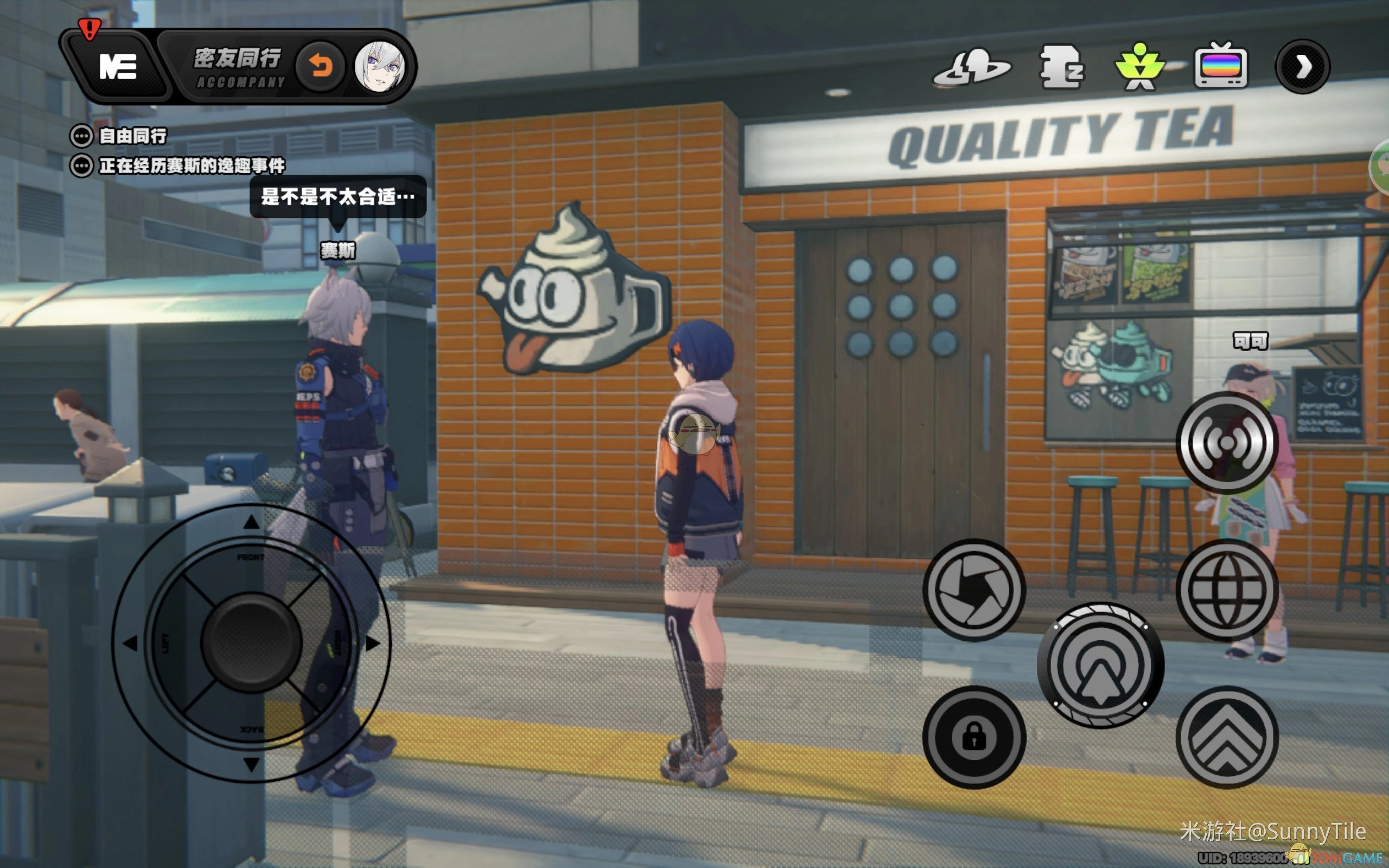Expand the top bar arrow button
Image resolution: width=1389 pixels, height=868 pixels.
[x=1302, y=67]
